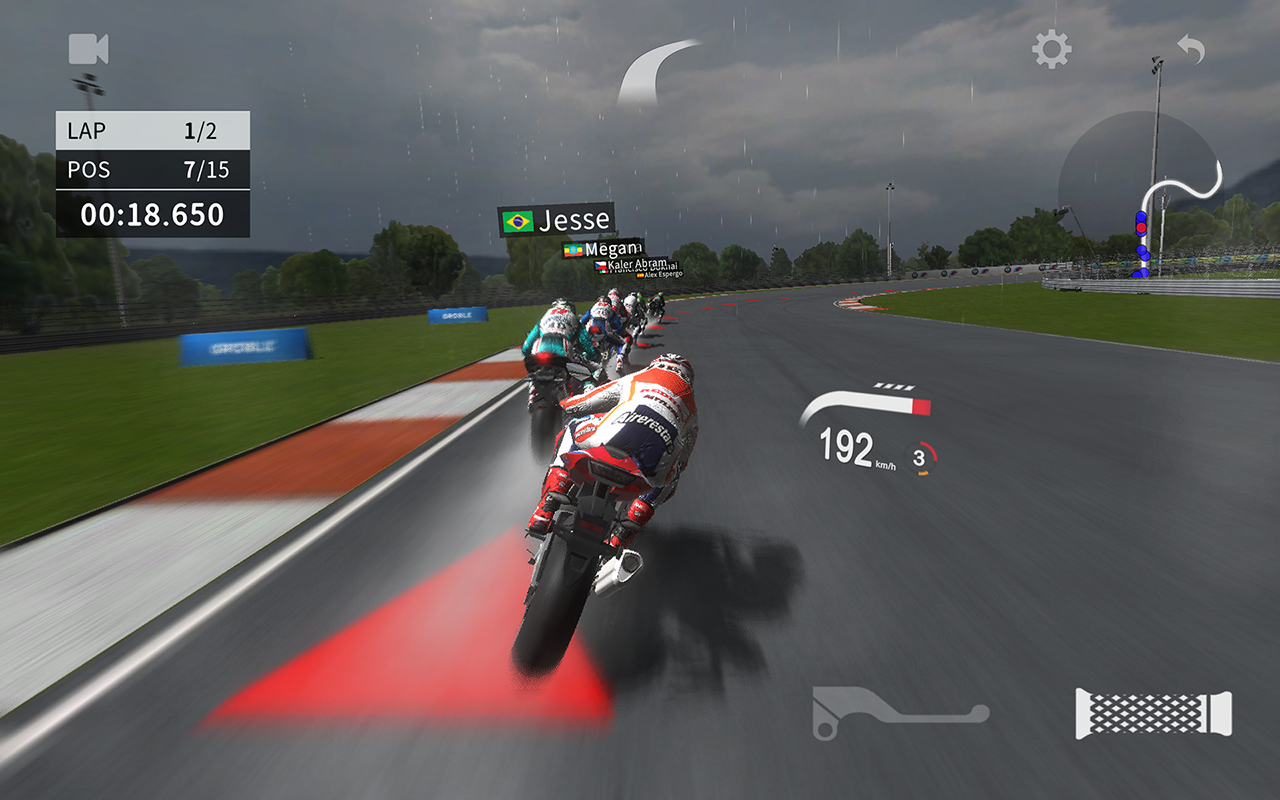This screenshot has width=1280, height=800.
Task: Click the Czech flag beside Kaler Abram
Action: coord(601,266)
